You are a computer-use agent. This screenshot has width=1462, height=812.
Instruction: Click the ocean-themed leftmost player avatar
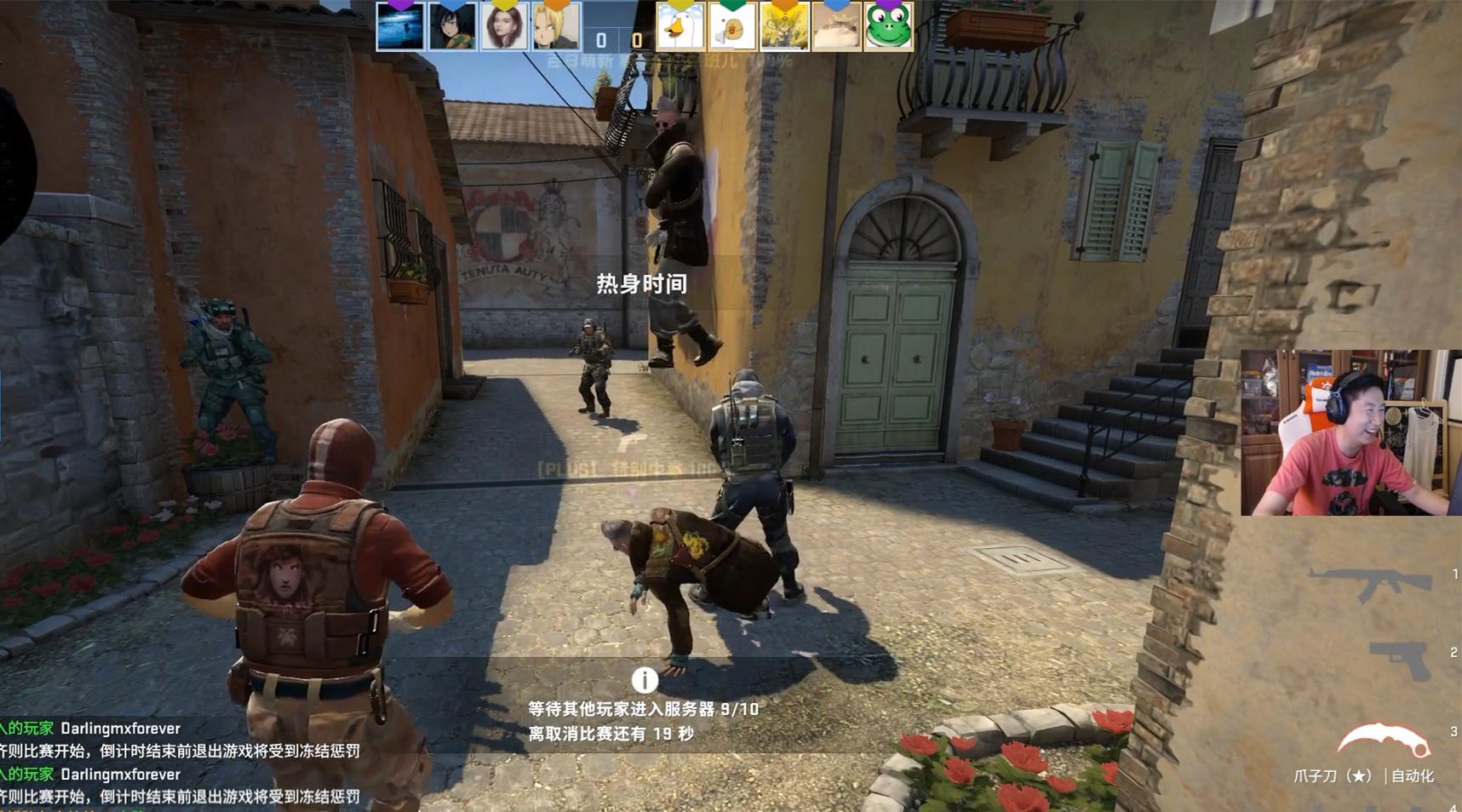click(400, 27)
